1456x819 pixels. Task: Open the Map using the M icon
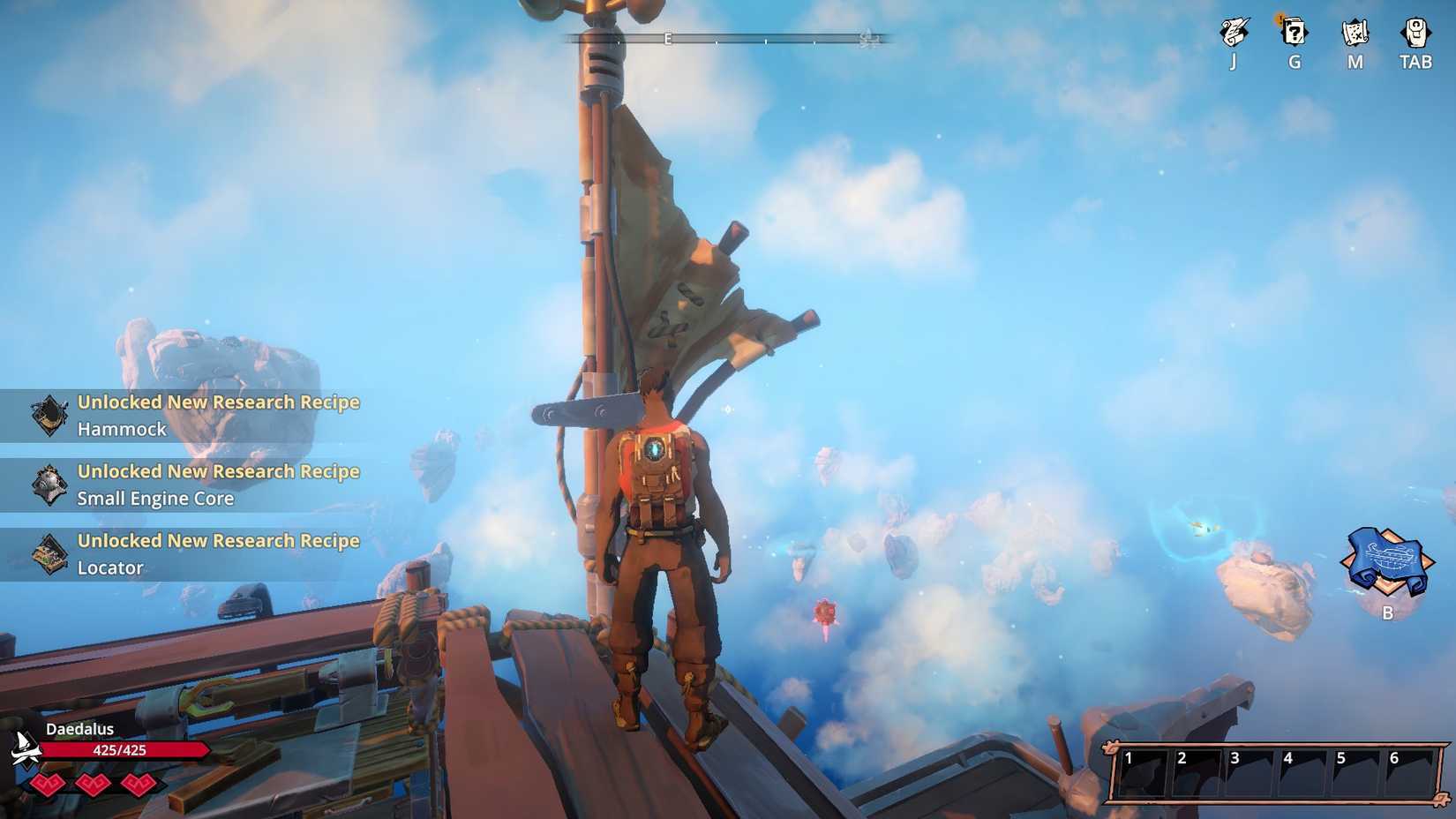point(1355,34)
